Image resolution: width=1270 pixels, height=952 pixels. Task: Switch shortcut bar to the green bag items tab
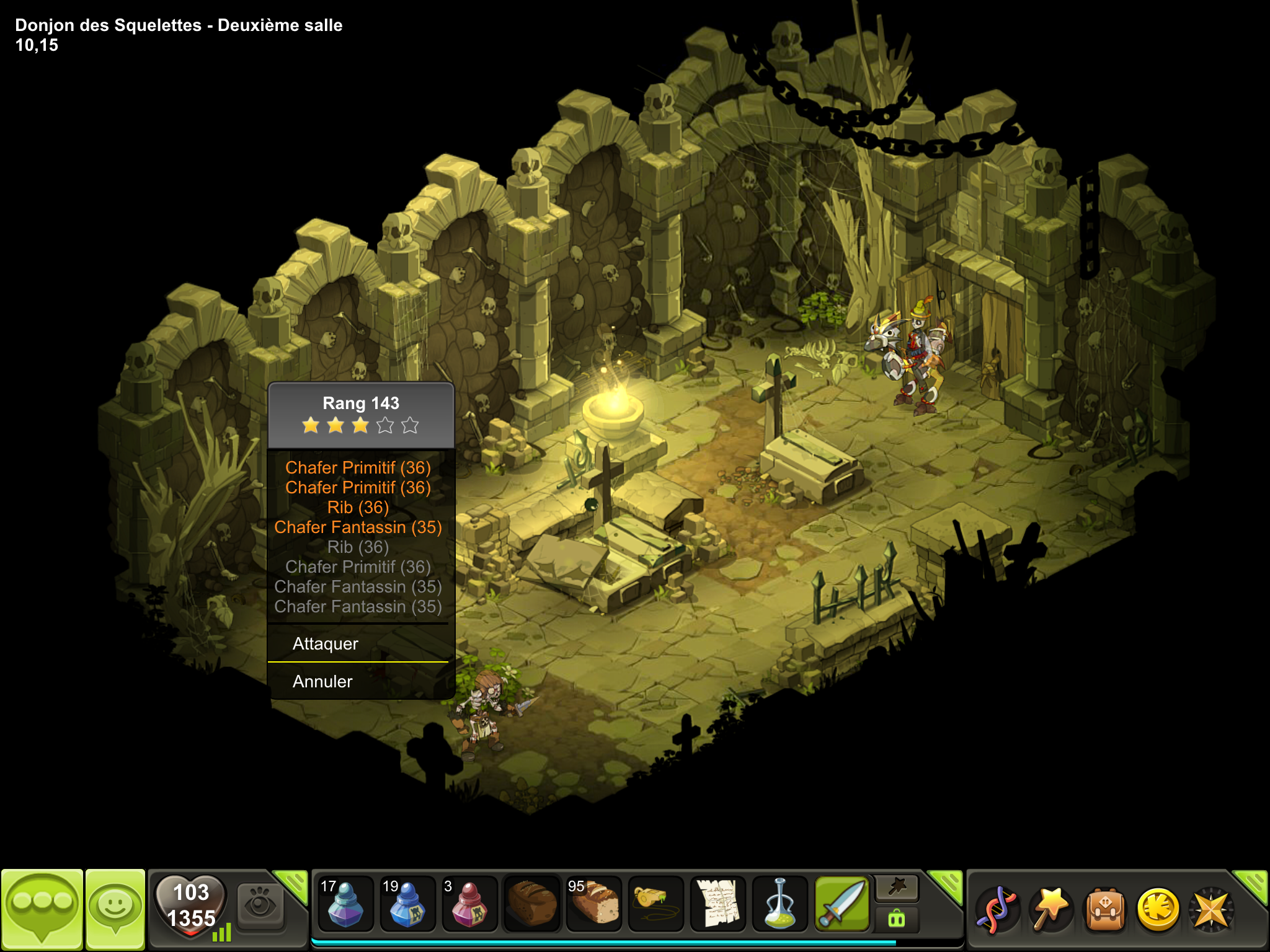[897, 918]
